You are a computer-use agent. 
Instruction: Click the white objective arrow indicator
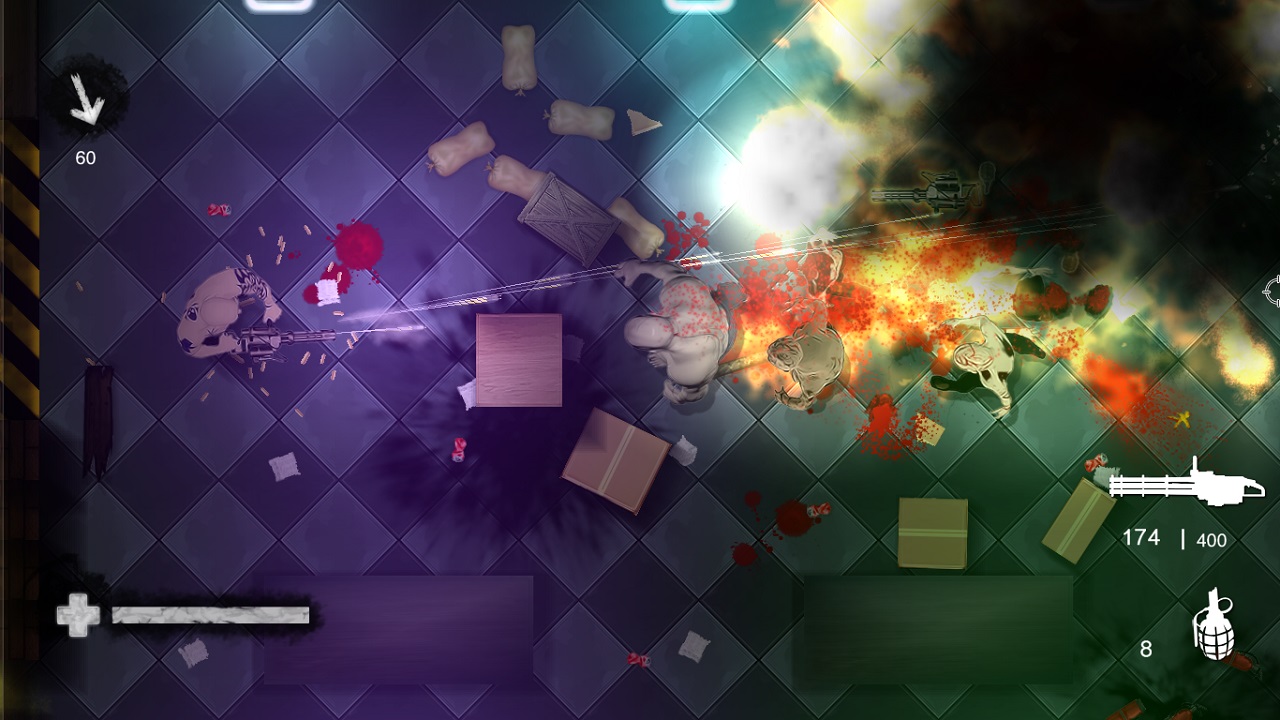[x=88, y=100]
